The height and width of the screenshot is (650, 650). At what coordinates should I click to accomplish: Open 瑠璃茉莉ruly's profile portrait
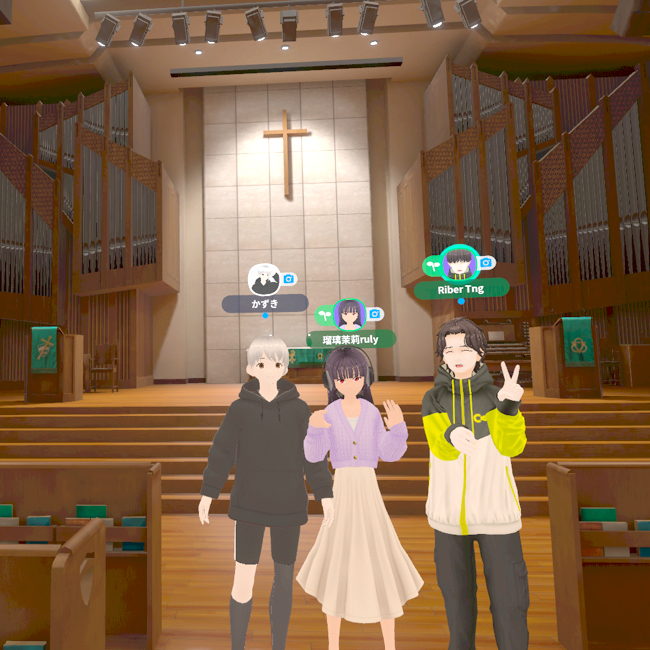tap(350, 314)
